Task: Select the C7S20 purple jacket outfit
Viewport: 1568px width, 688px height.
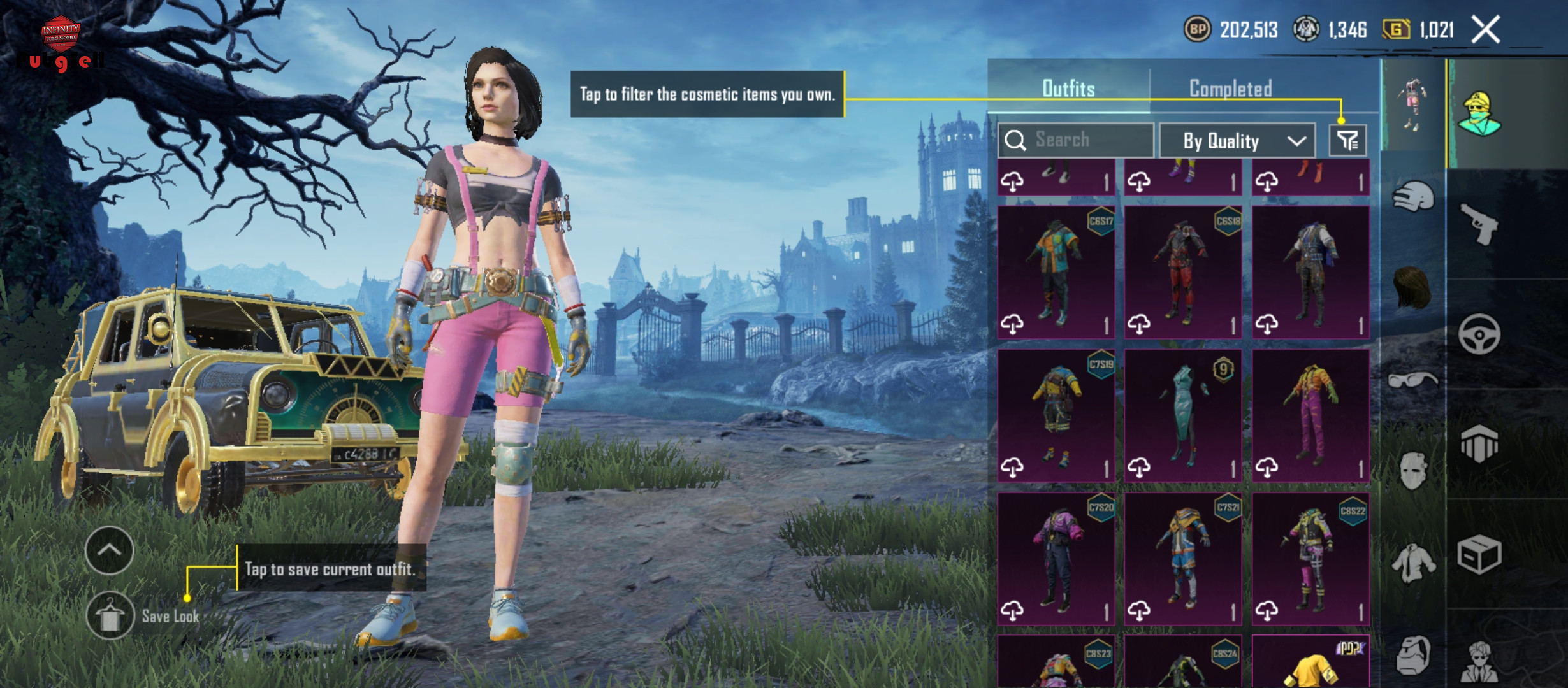Action: click(1056, 559)
